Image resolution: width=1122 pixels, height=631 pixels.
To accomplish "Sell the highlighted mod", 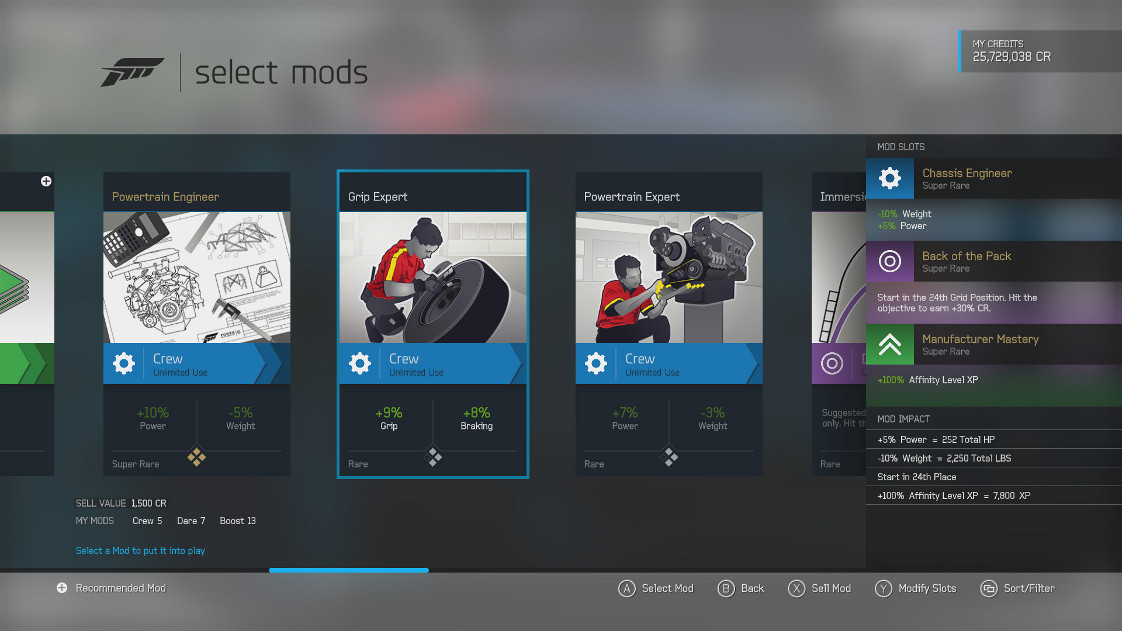I will (x=819, y=589).
